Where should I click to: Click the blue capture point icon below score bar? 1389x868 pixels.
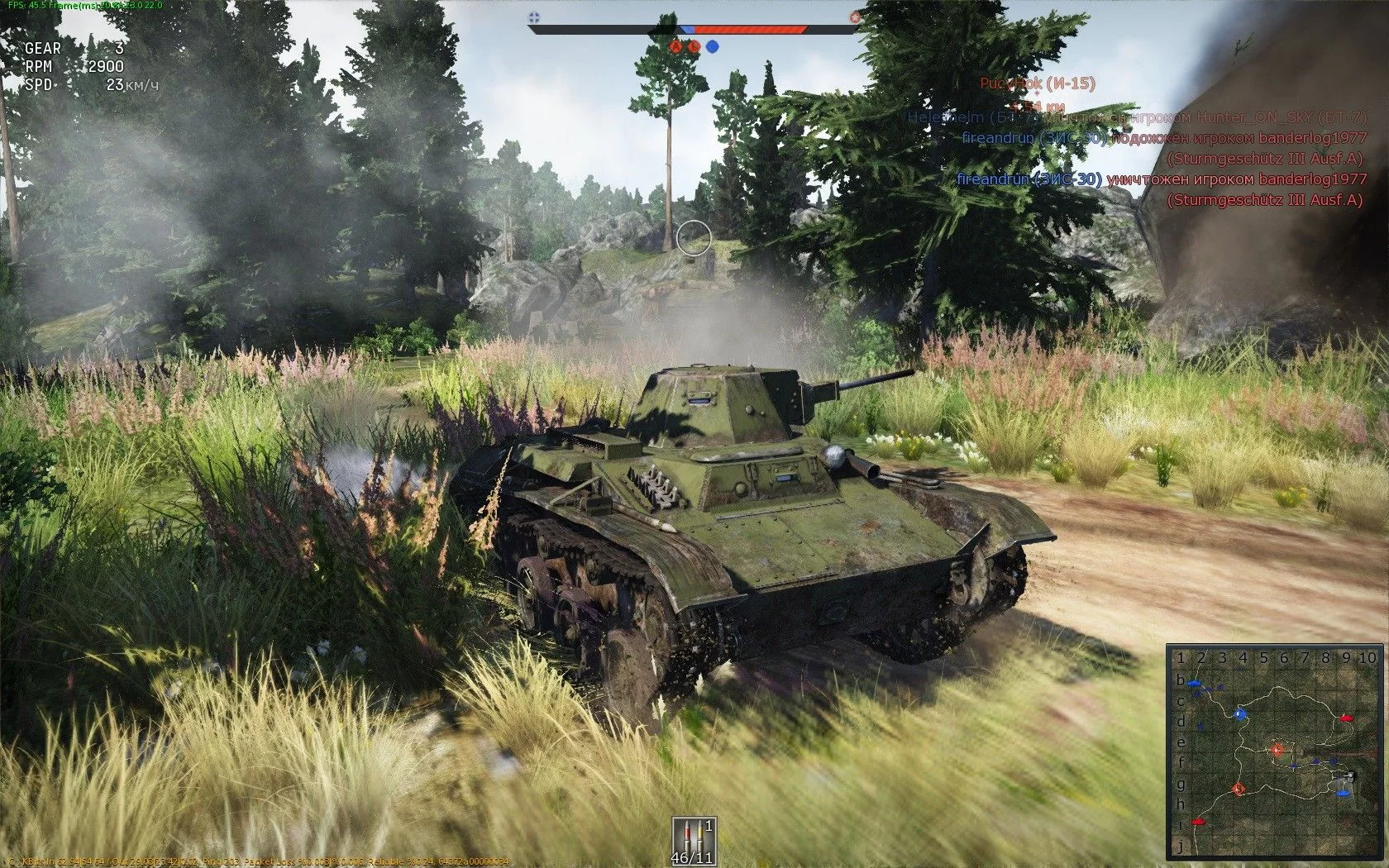(x=712, y=46)
